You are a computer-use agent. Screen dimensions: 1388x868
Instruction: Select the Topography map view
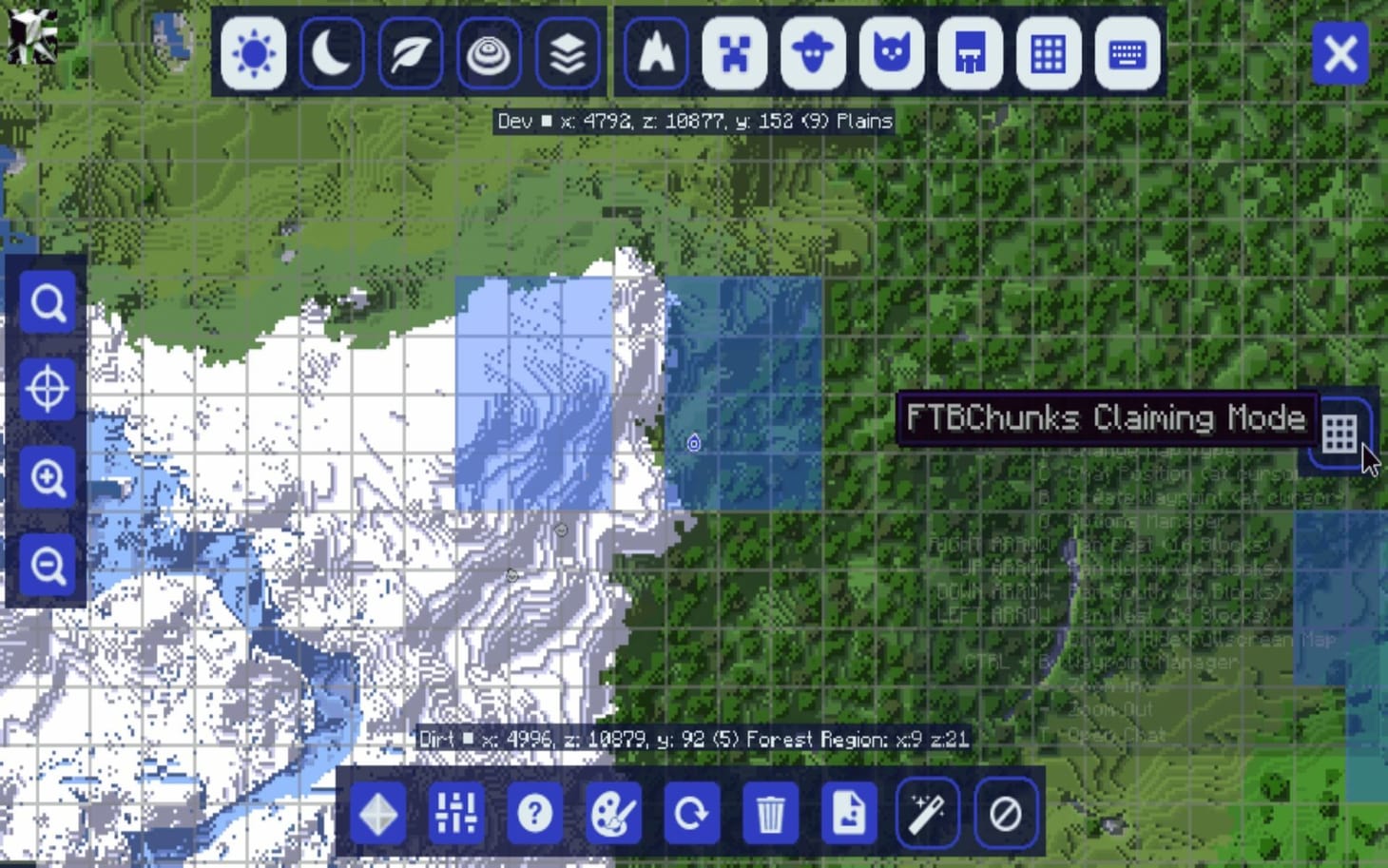pyautogui.click(x=489, y=54)
